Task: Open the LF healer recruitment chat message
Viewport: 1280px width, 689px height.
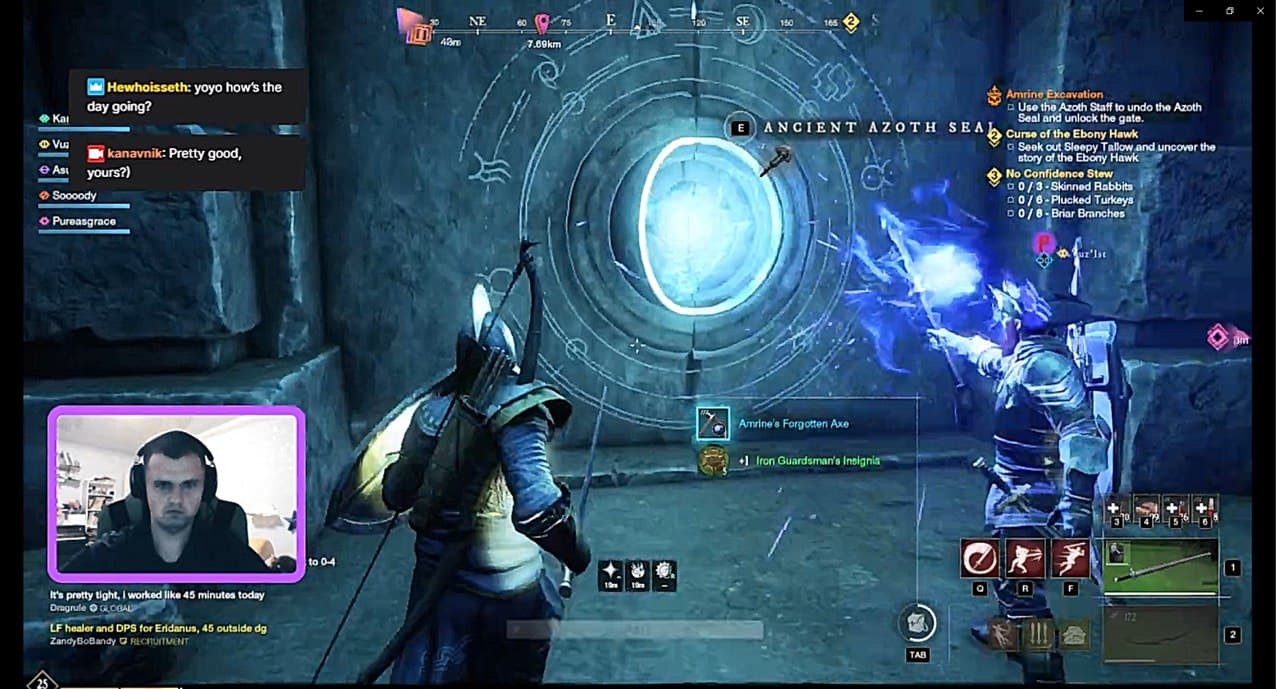Action: coord(158,629)
